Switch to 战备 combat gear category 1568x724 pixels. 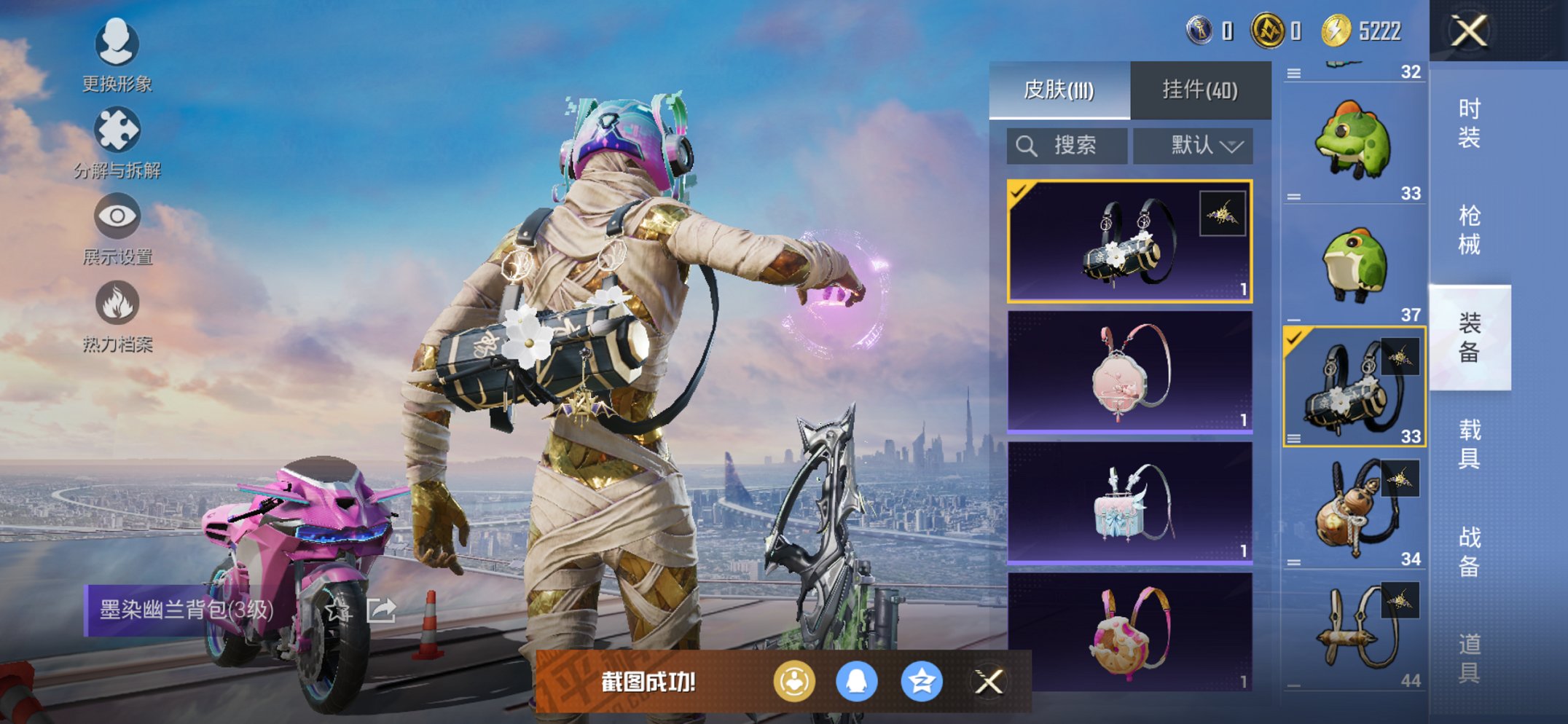tap(1469, 551)
